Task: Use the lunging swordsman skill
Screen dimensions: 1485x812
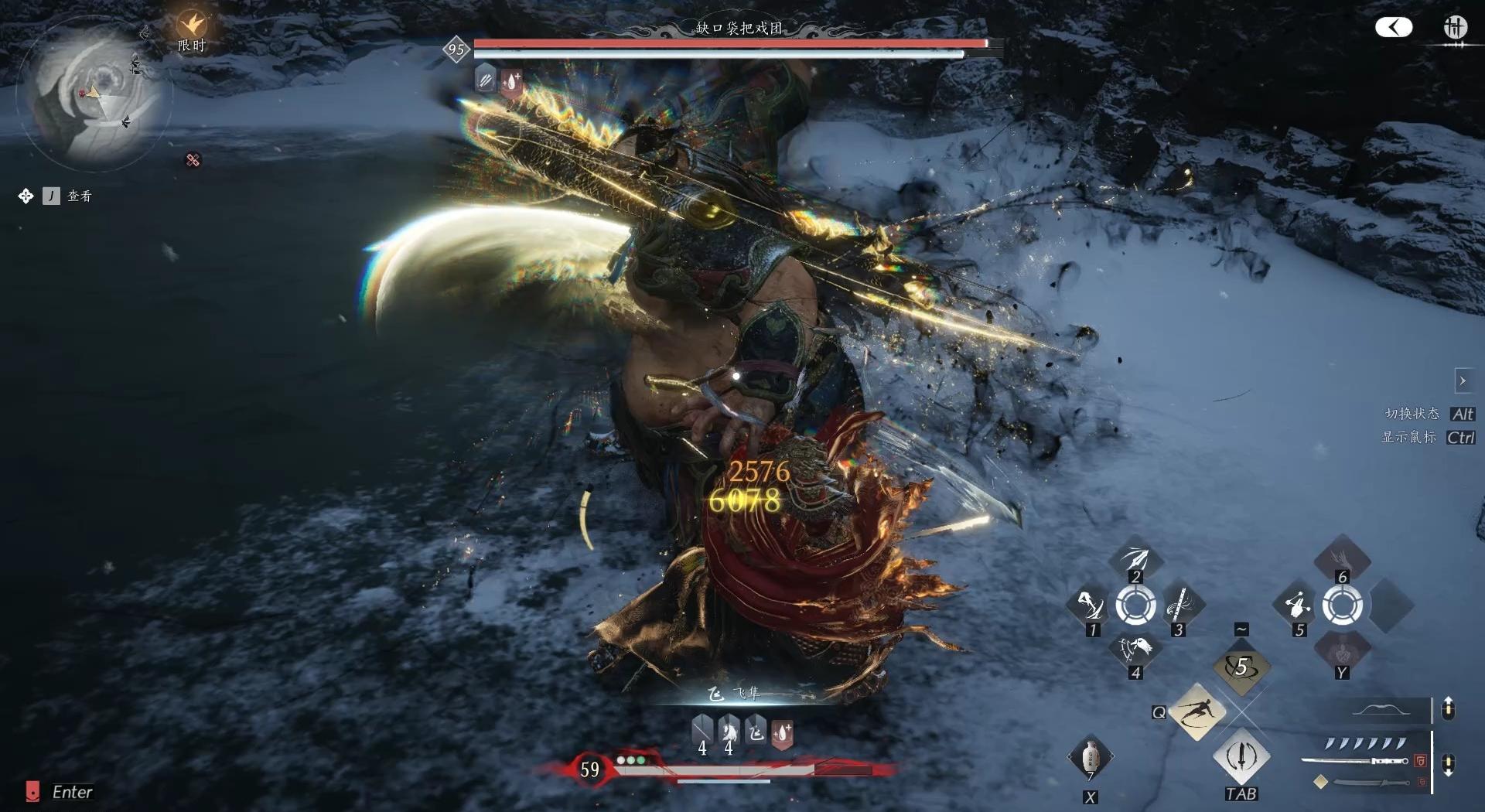Action: [1197, 711]
